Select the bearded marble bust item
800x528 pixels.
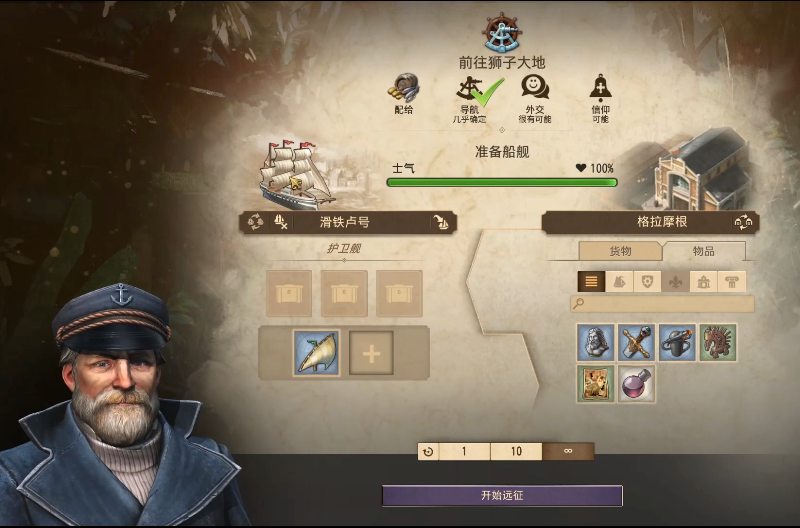[x=595, y=342]
